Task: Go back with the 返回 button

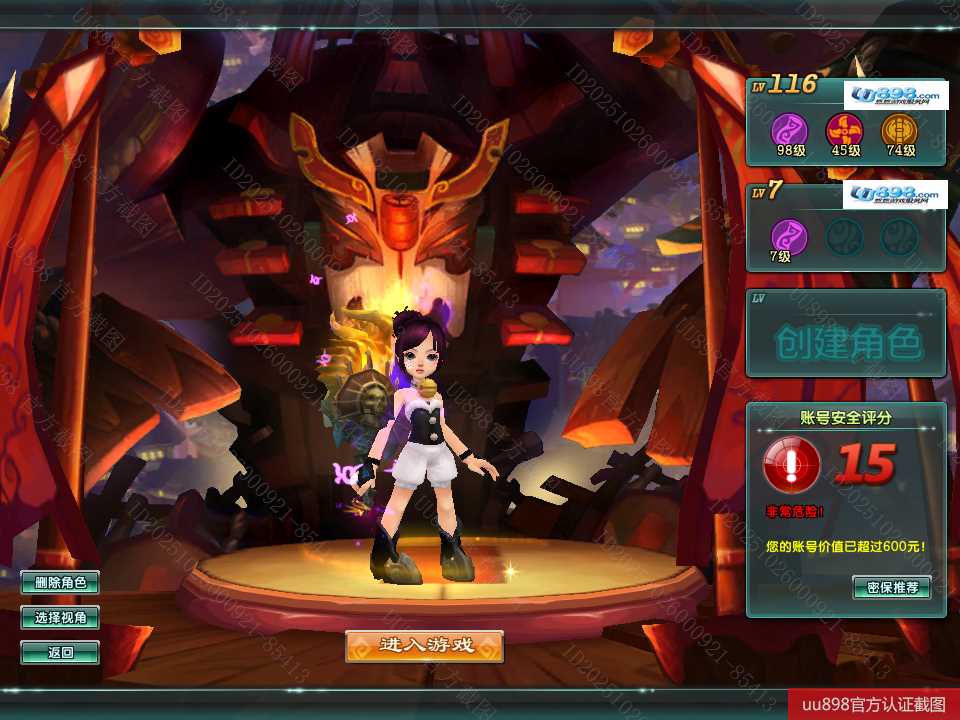Action: (60, 653)
